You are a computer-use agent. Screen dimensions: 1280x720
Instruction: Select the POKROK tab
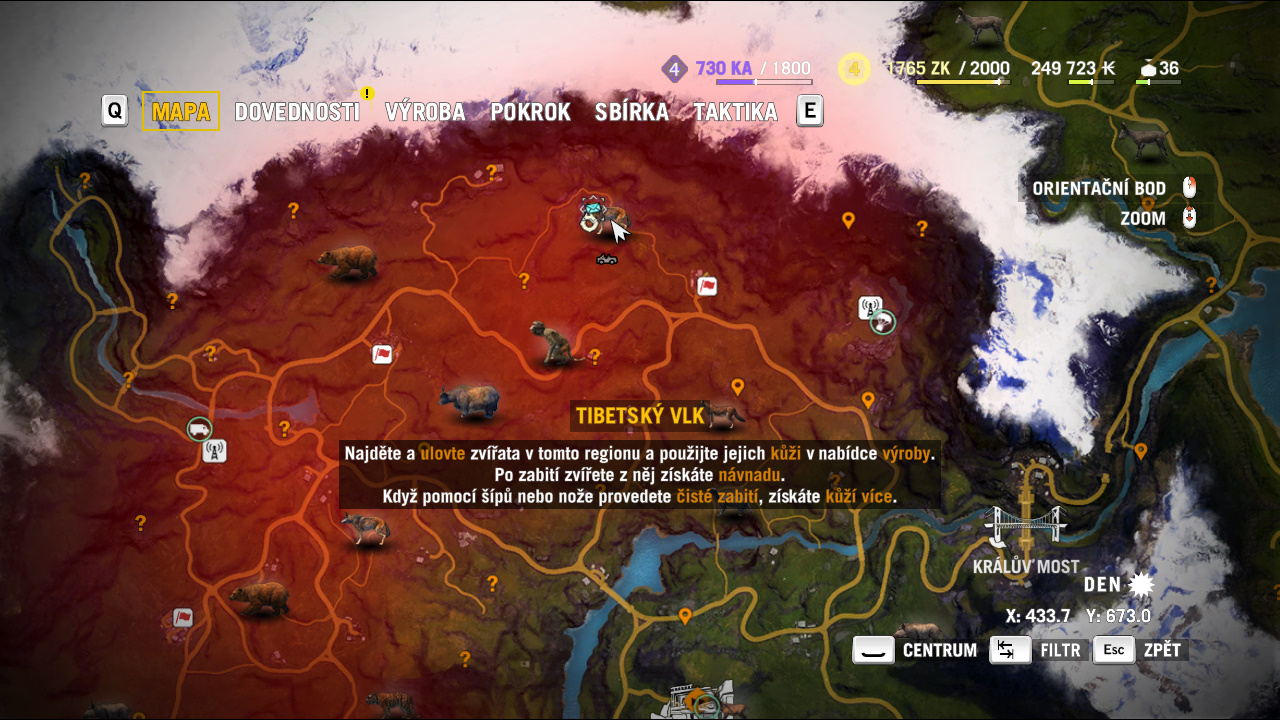coord(530,112)
